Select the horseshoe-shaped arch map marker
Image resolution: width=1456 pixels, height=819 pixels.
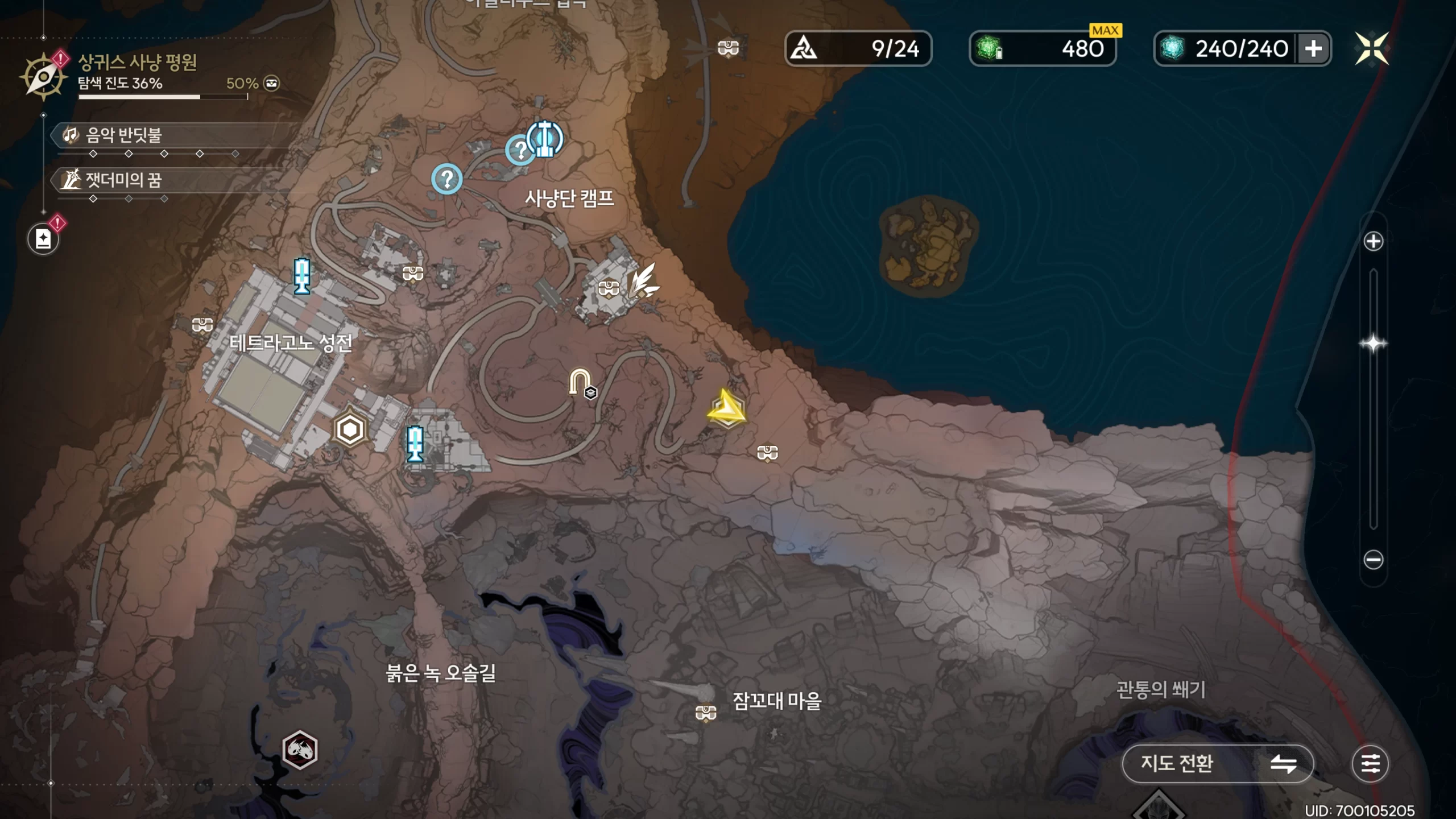point(580,382)
